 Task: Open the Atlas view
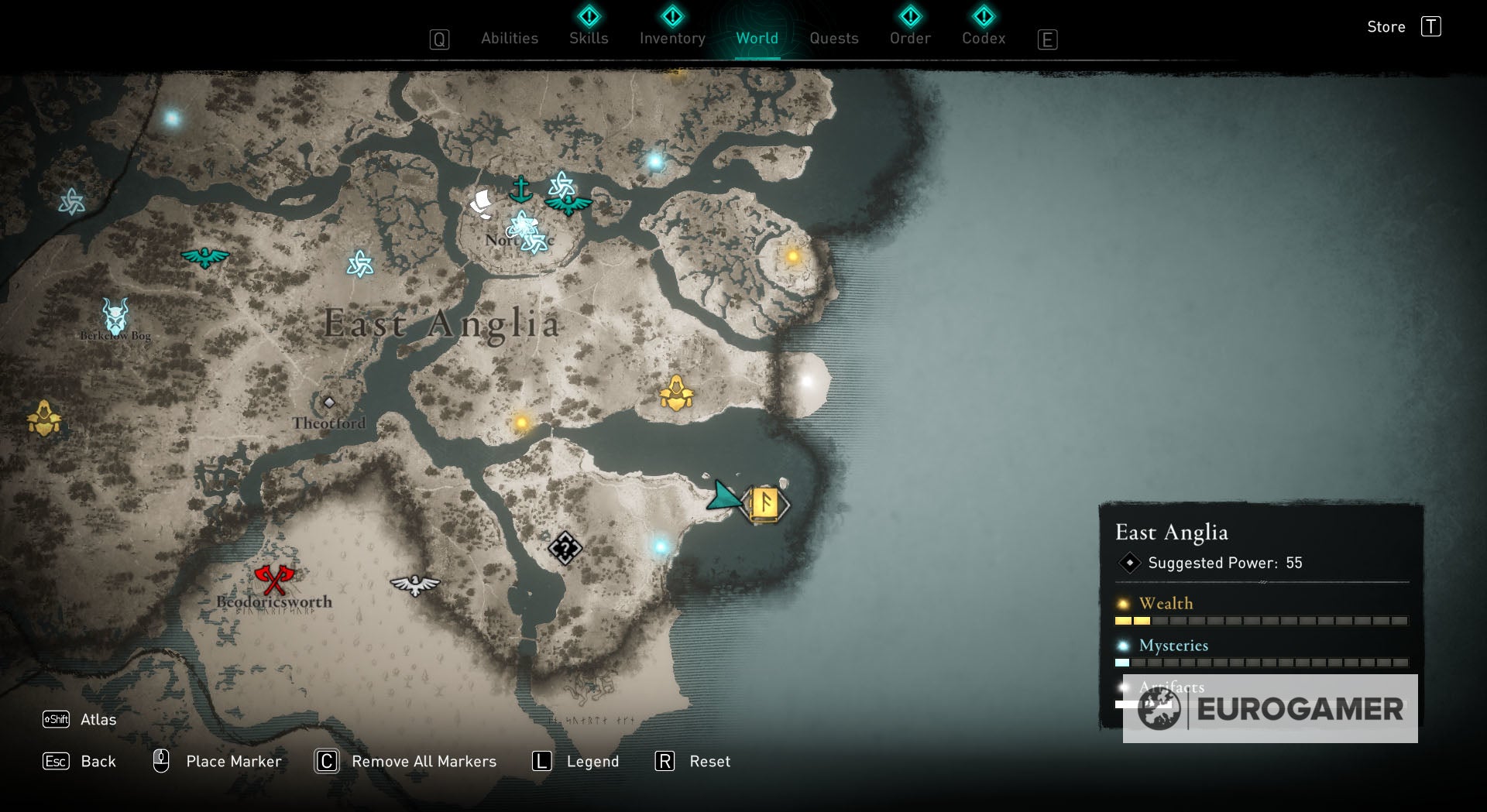pyautogui.click(x=98, y=719)
